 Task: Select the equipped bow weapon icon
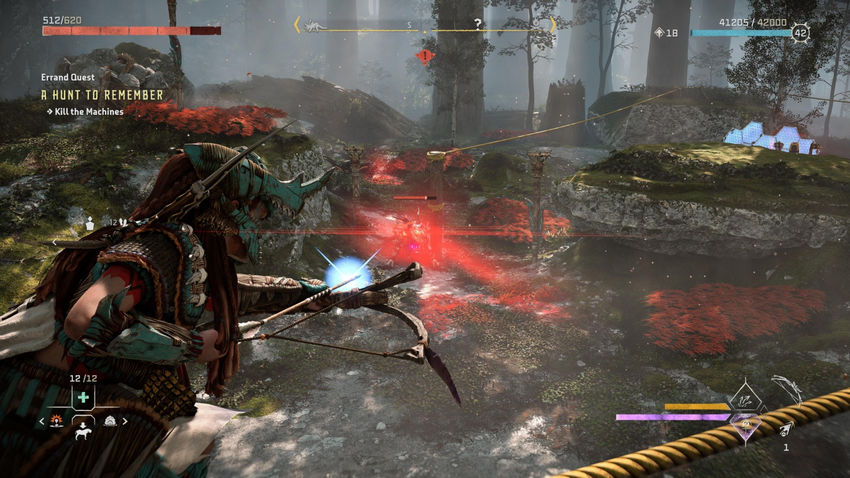coord(786,389)
